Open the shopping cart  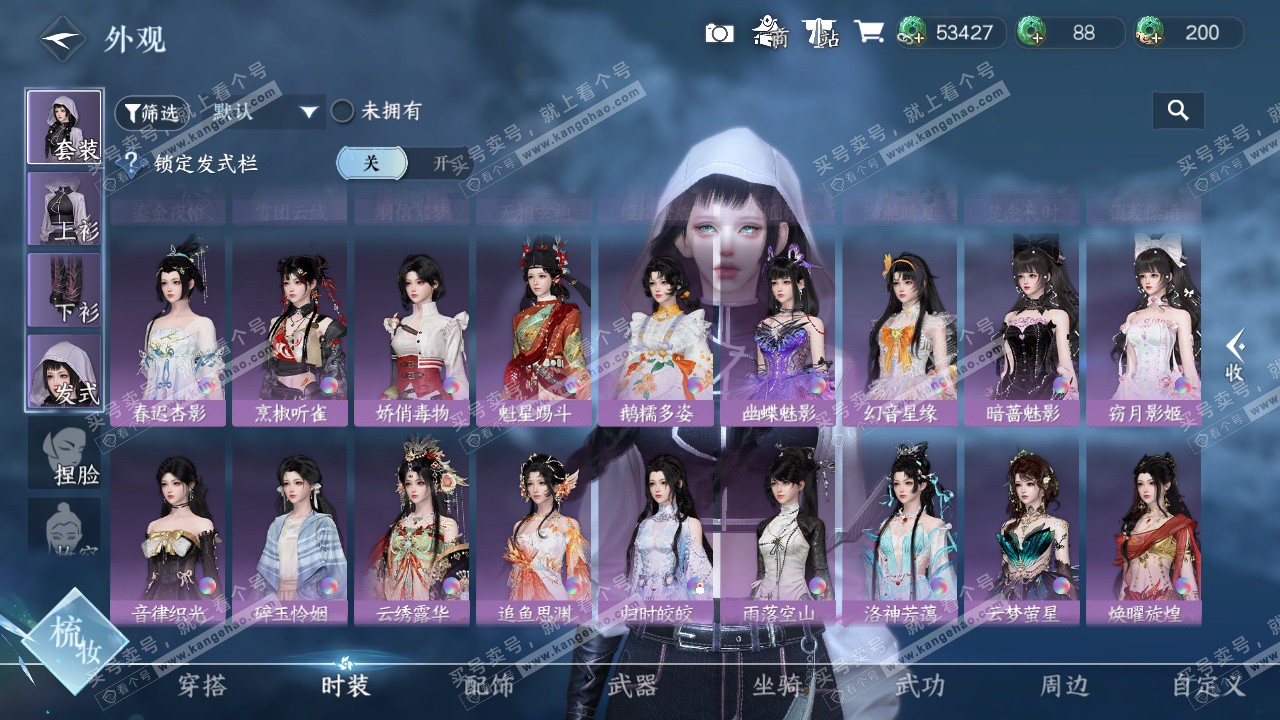[x=868, y=33]
